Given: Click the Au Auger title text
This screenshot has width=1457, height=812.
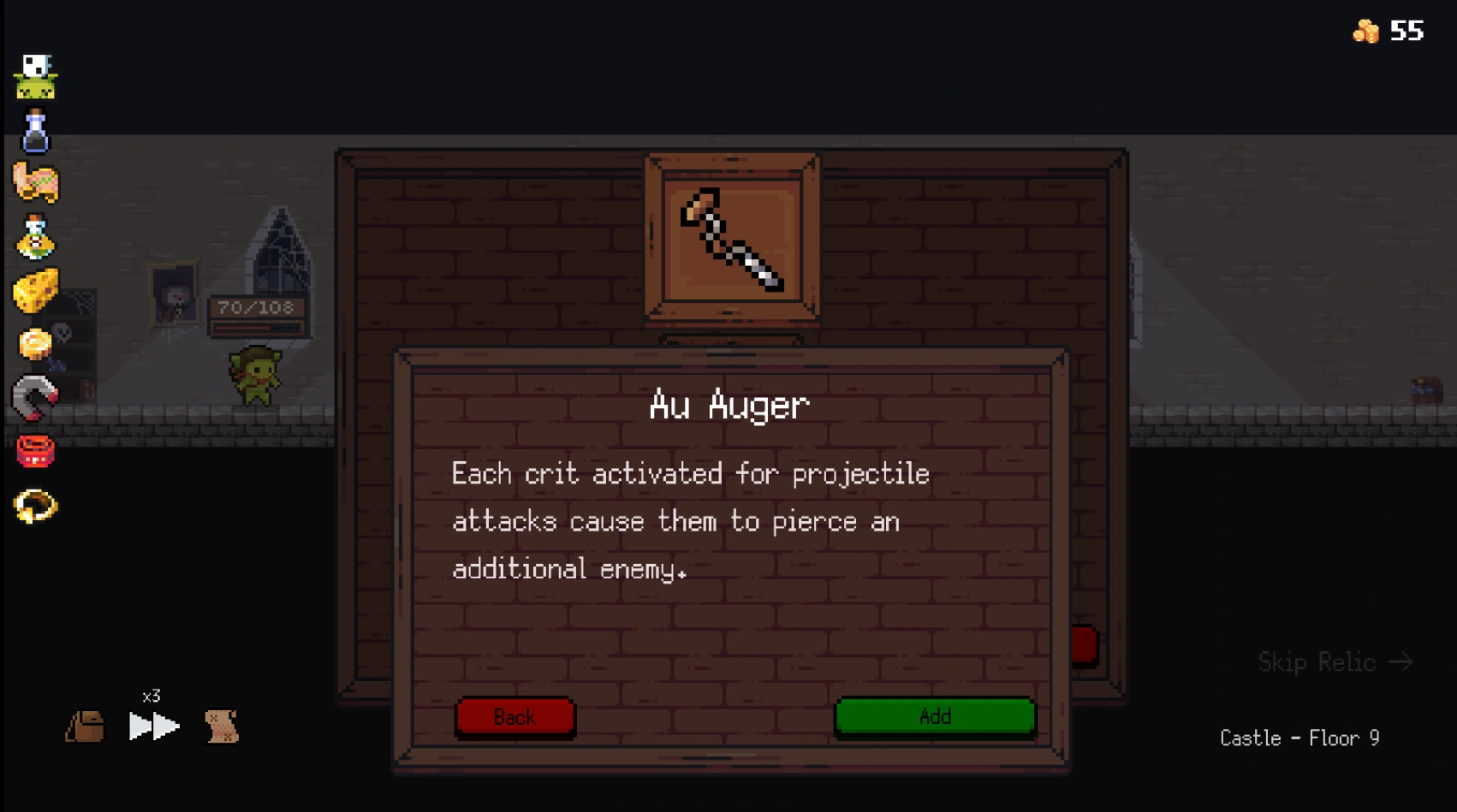Looking at the screenshot, I should tap(729, 405).
